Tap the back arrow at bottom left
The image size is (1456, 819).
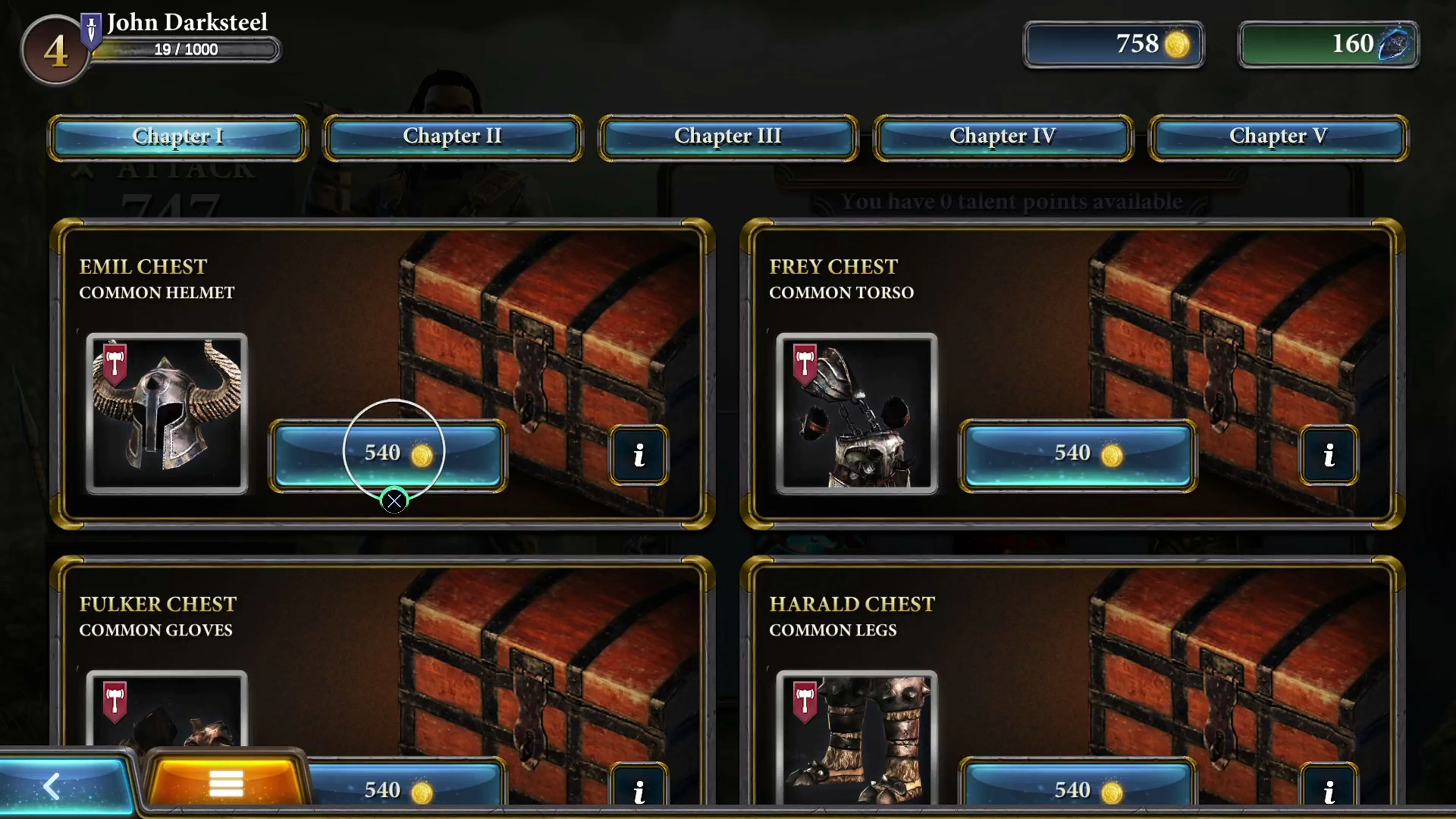click(x=52, y=786)
